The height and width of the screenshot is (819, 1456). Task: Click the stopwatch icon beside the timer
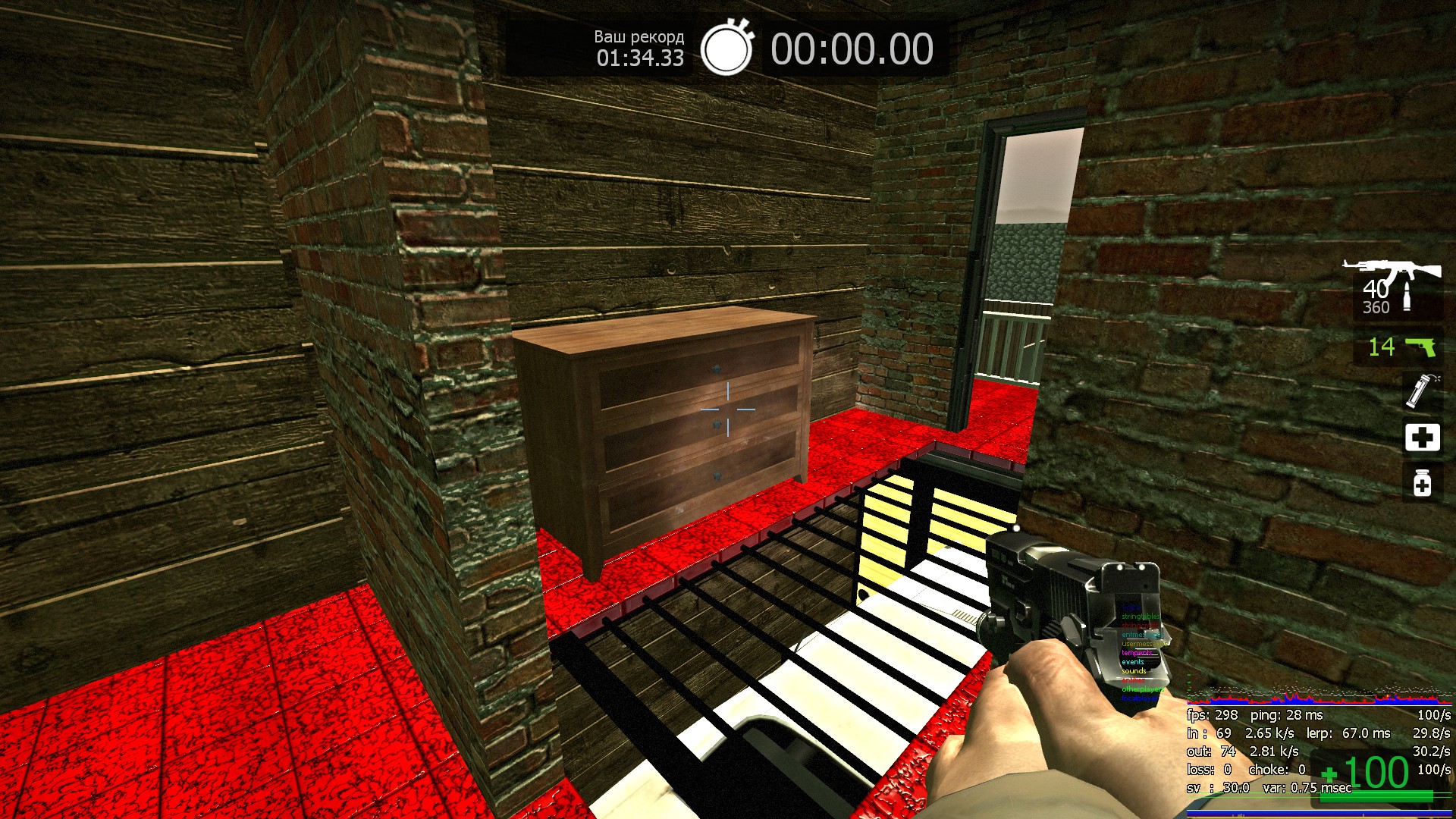(x=726, y=48)
